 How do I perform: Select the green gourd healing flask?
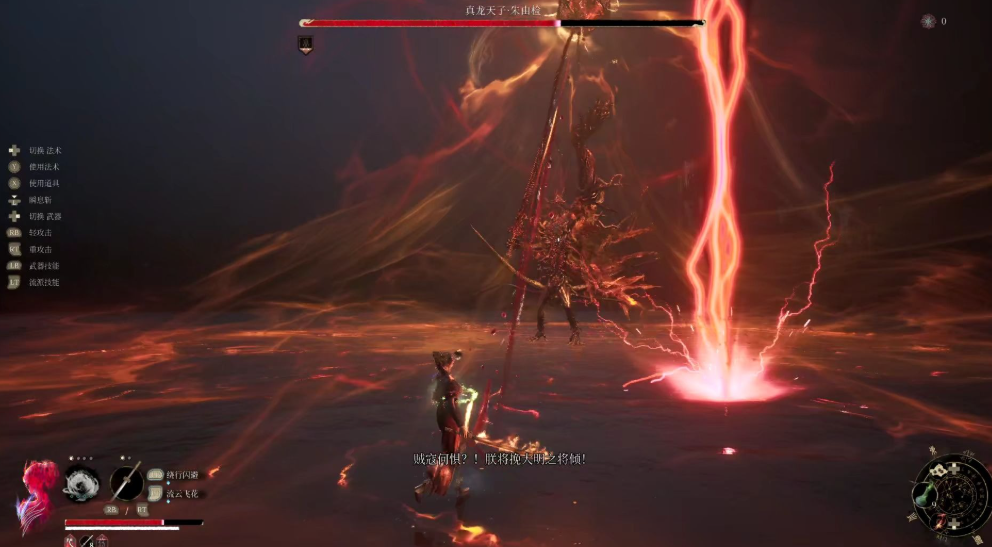tap(922, 495)
